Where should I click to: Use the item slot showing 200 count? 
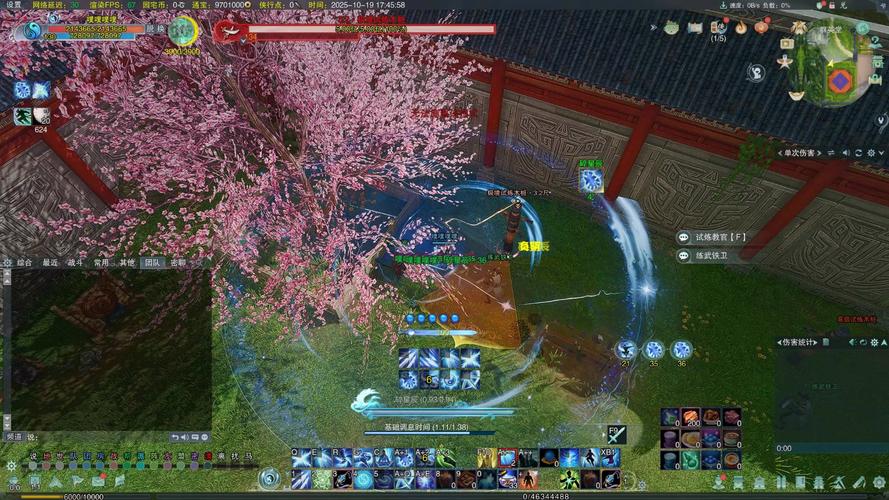point(690,417)
